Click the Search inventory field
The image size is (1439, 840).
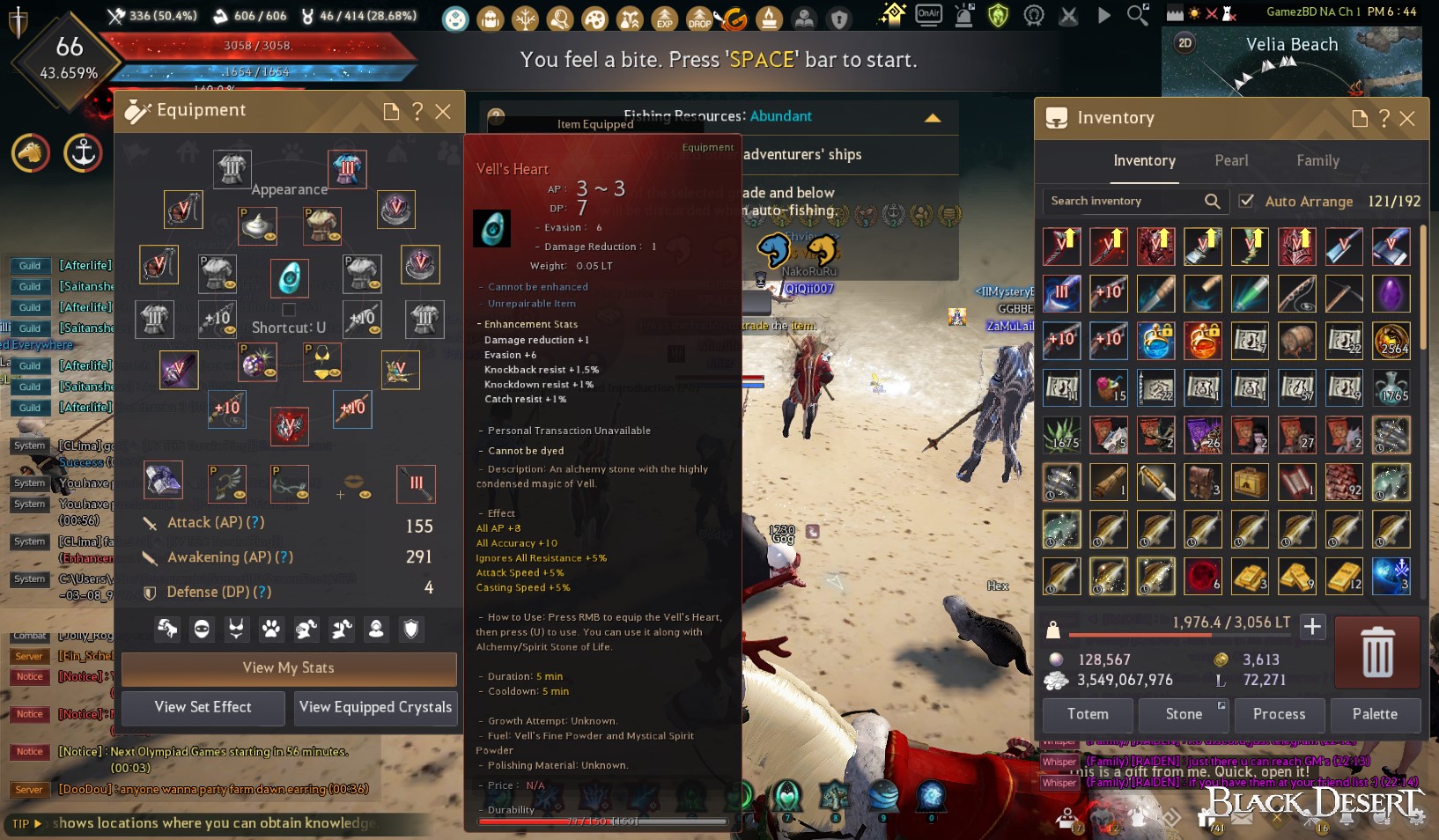(1123, 201)
